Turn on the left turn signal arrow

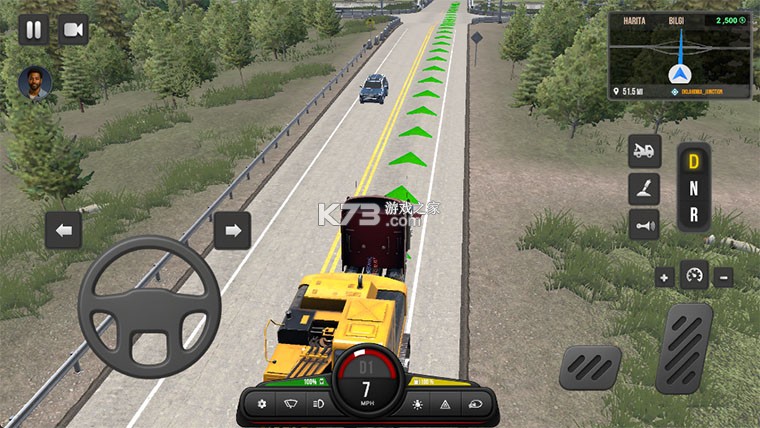[x=63, y=231]
